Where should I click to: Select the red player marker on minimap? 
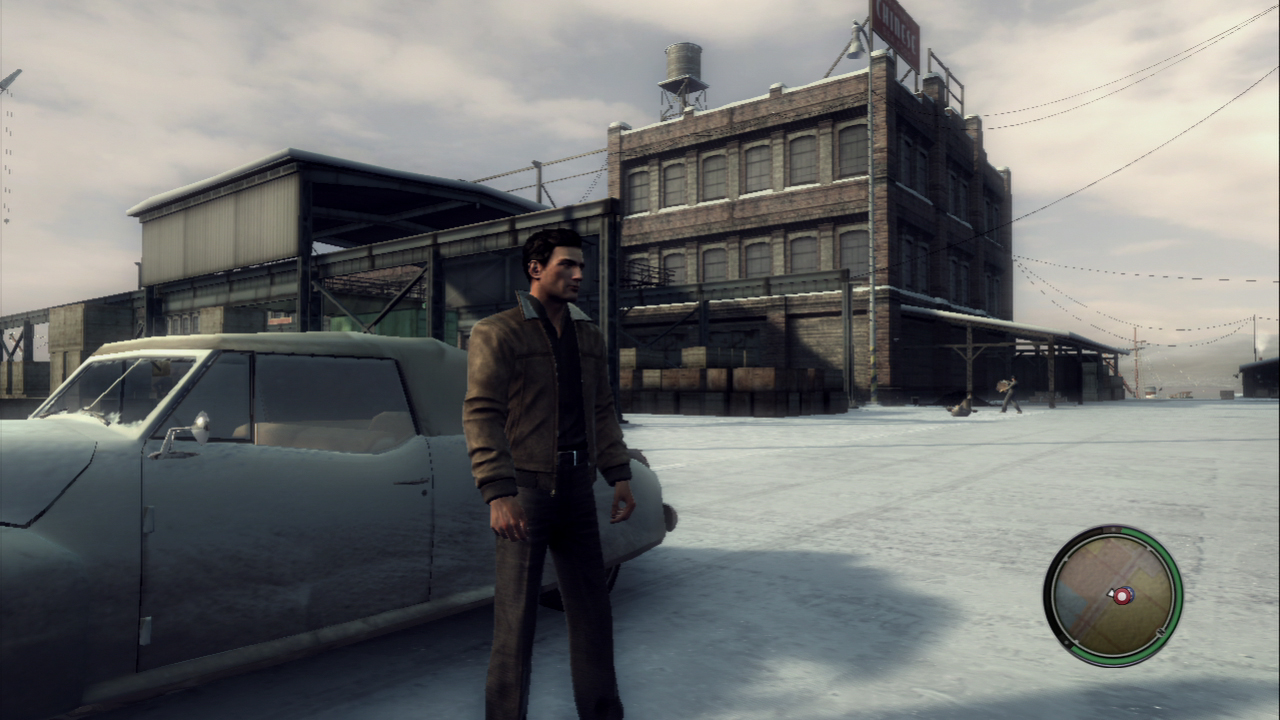point(1123,596)
